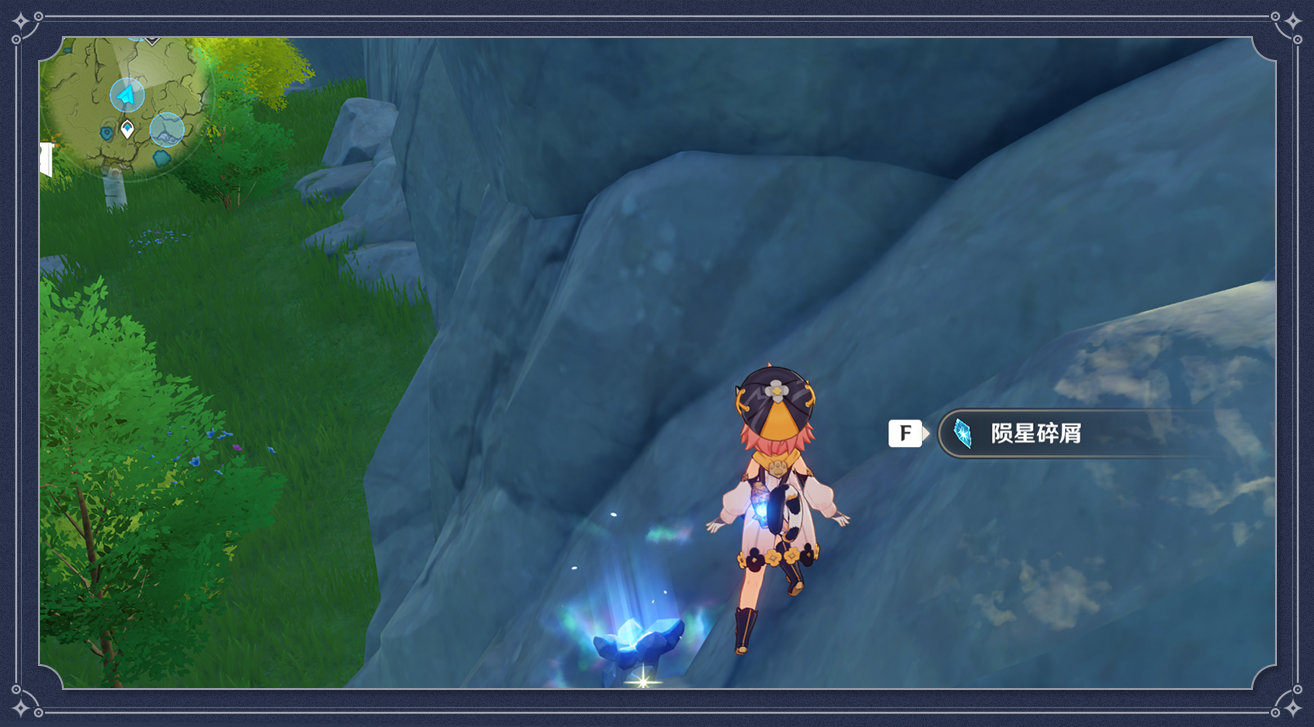The image size is (1314, 727).
Task: Click the dark directional marker atop the minimap
Action: pos(151,40)
